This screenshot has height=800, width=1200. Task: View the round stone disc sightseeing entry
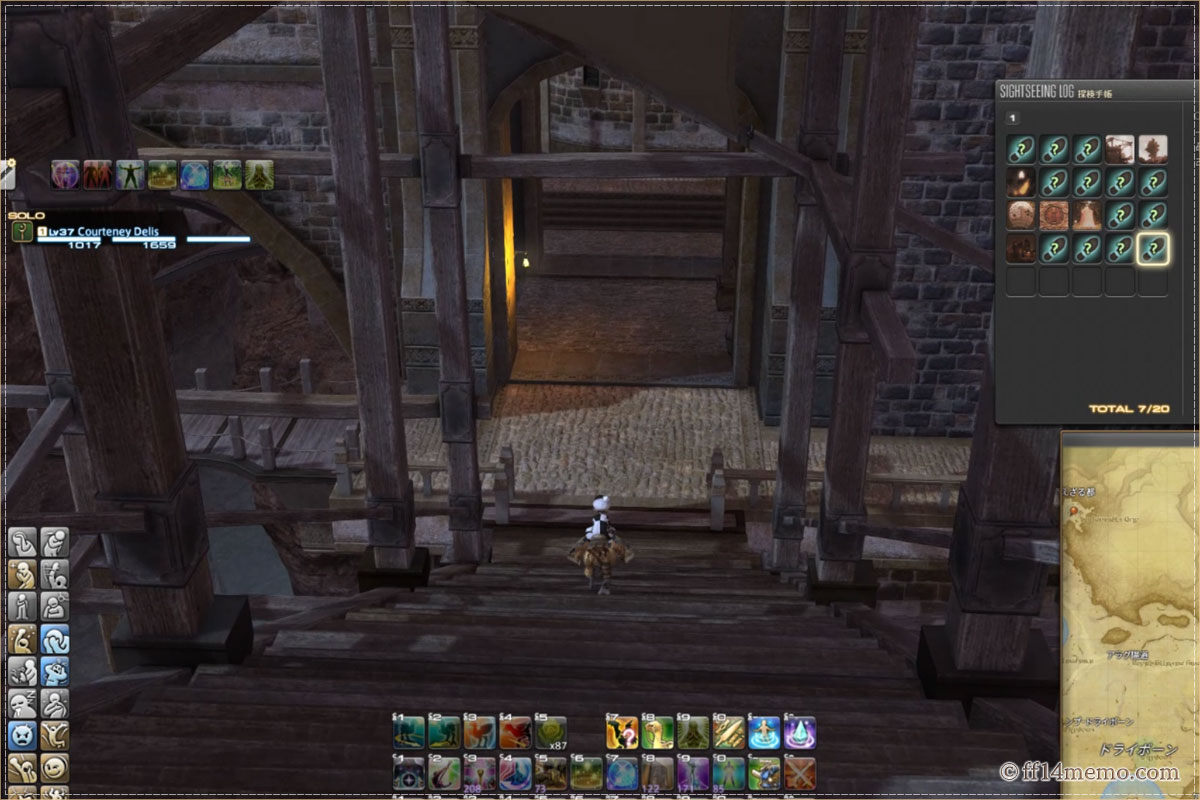(x=1021, y=216)
